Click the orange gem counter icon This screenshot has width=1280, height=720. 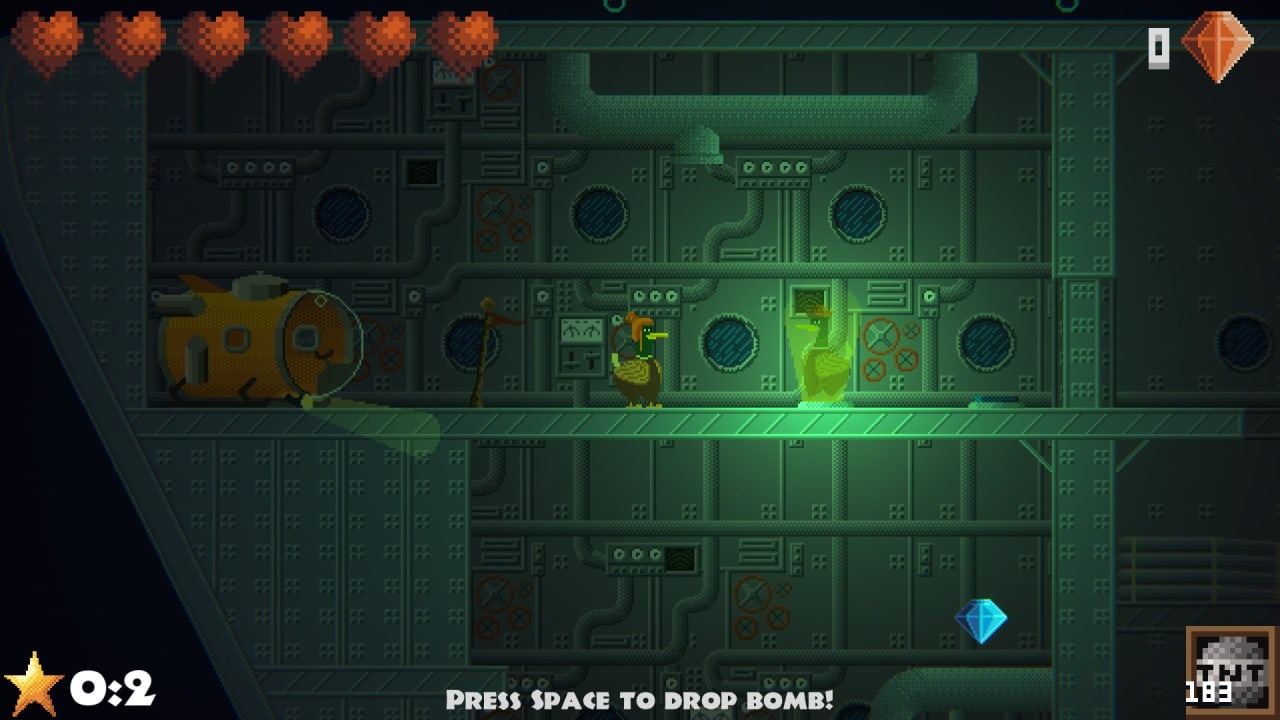(x=1216, y=46)
